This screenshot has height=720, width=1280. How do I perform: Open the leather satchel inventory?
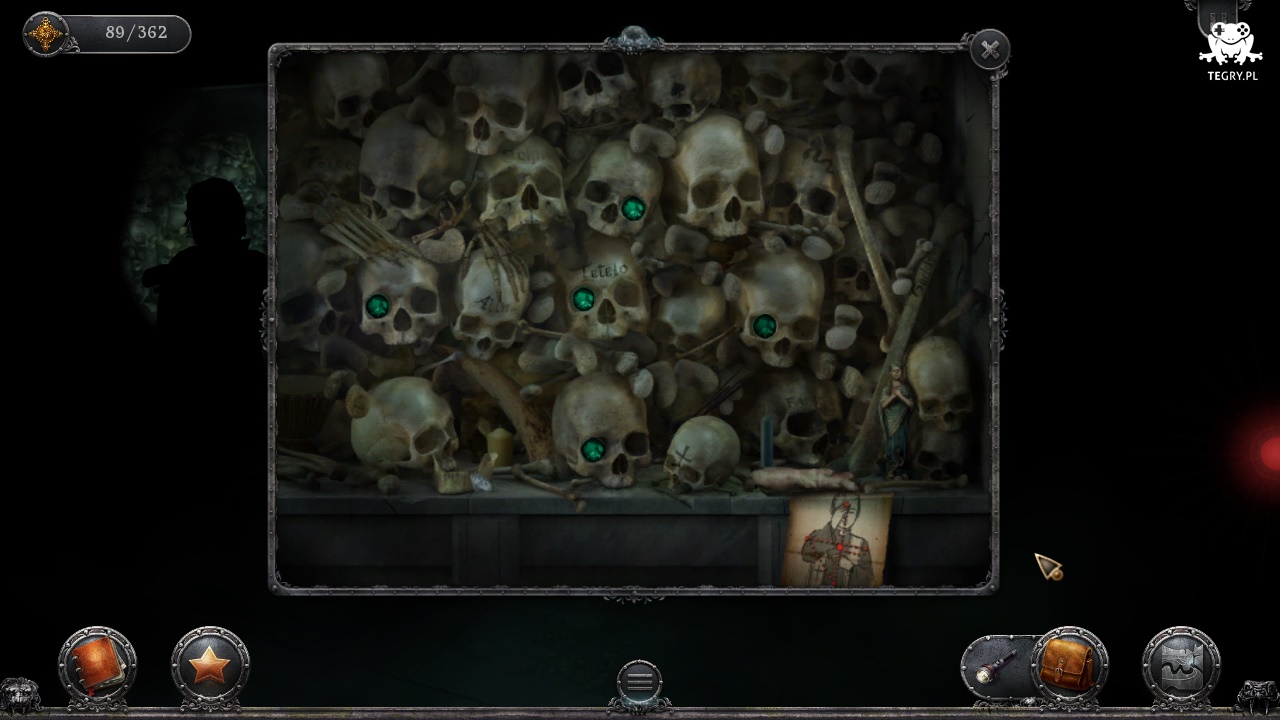(x=1067, y=663)
